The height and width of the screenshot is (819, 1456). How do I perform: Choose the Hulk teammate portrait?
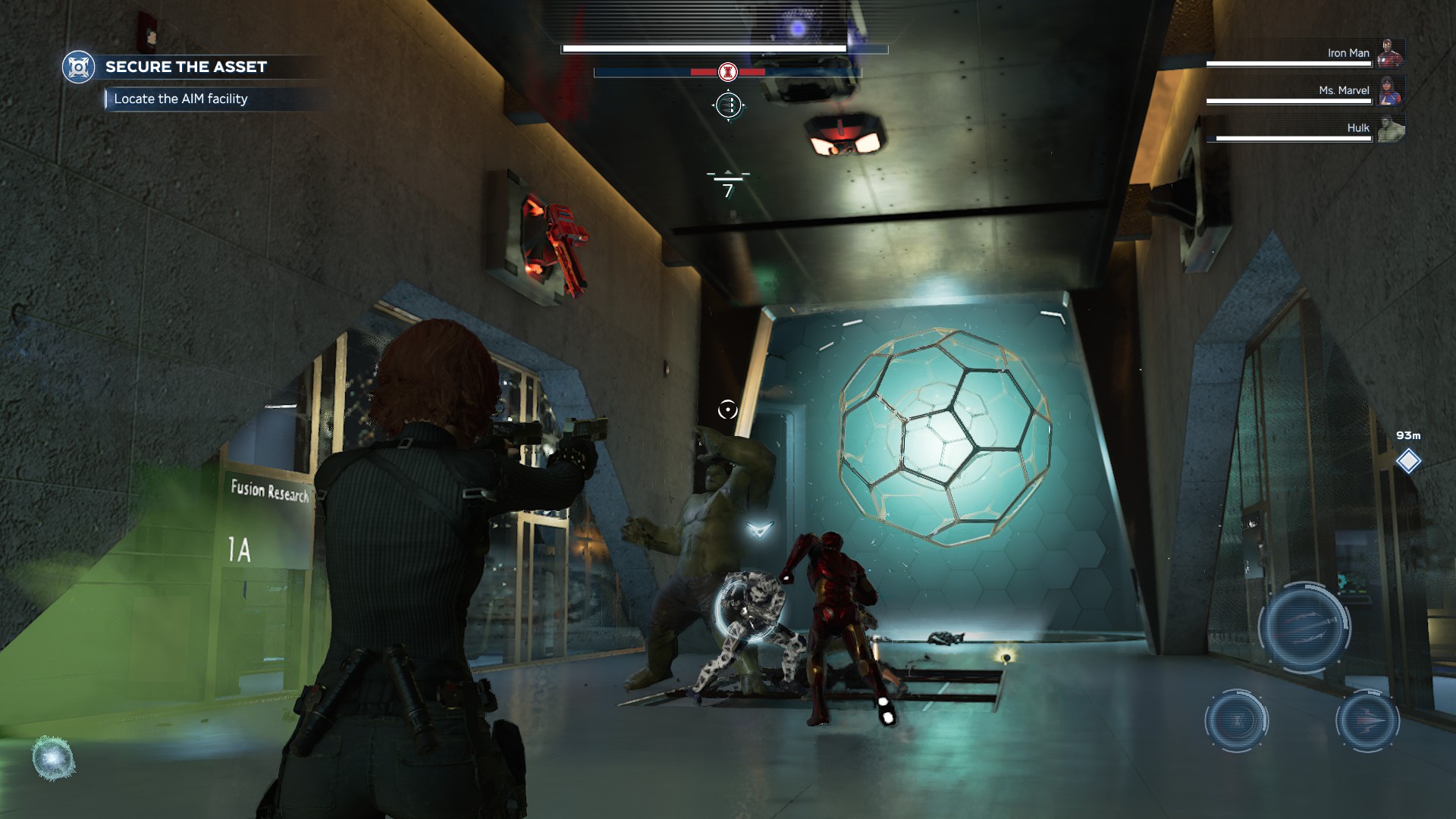(1391, 128)
